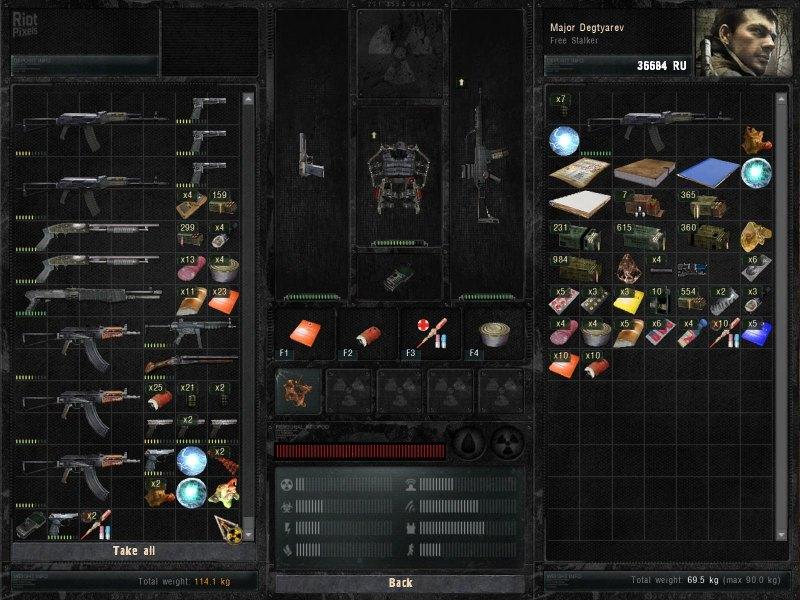Select the yellow x3 item stack in the player inventory
Viewport: 800px width, 600px height.
[x=627, y=302]
